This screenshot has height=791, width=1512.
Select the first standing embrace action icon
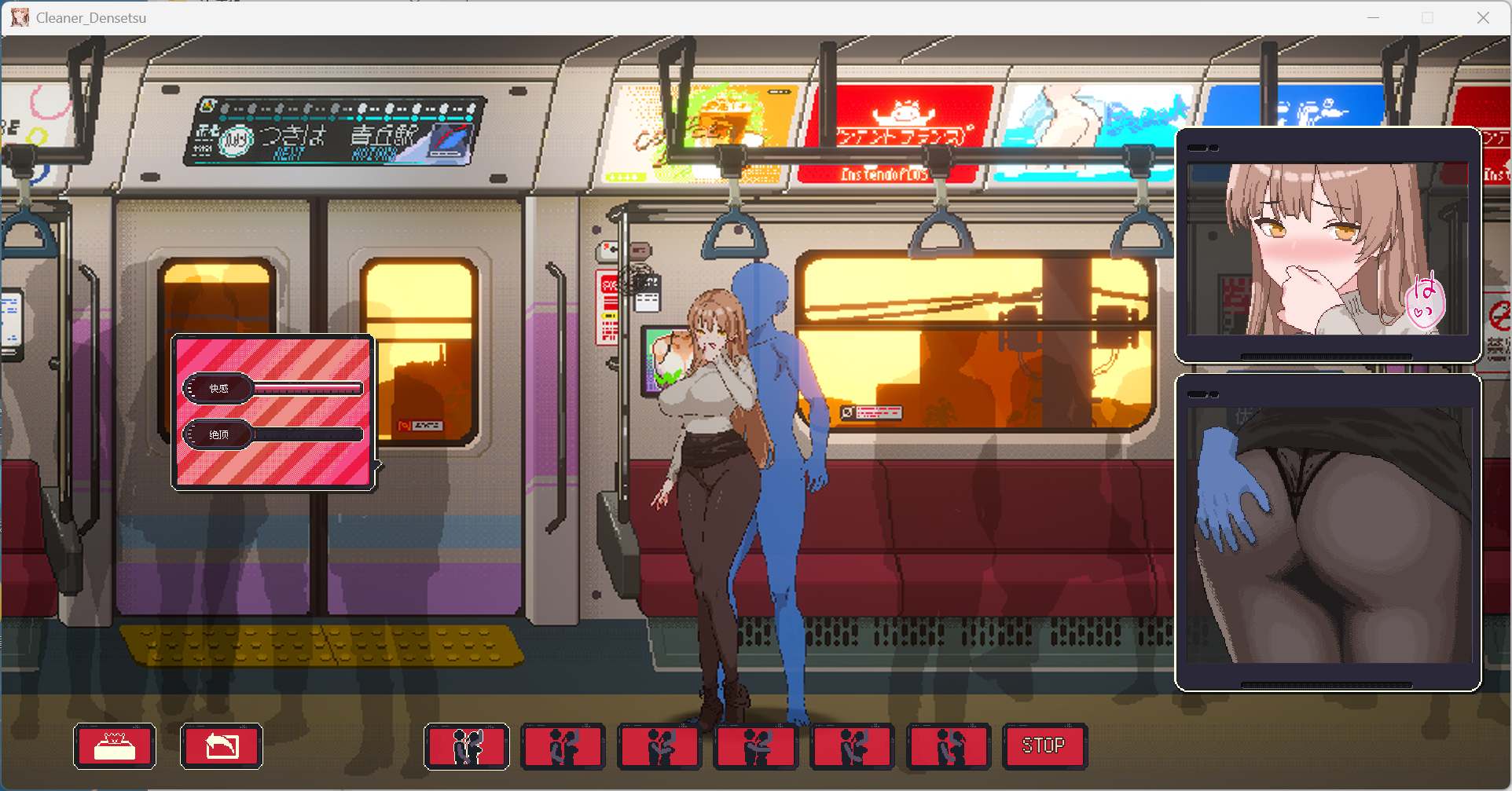tap(466, 746)
